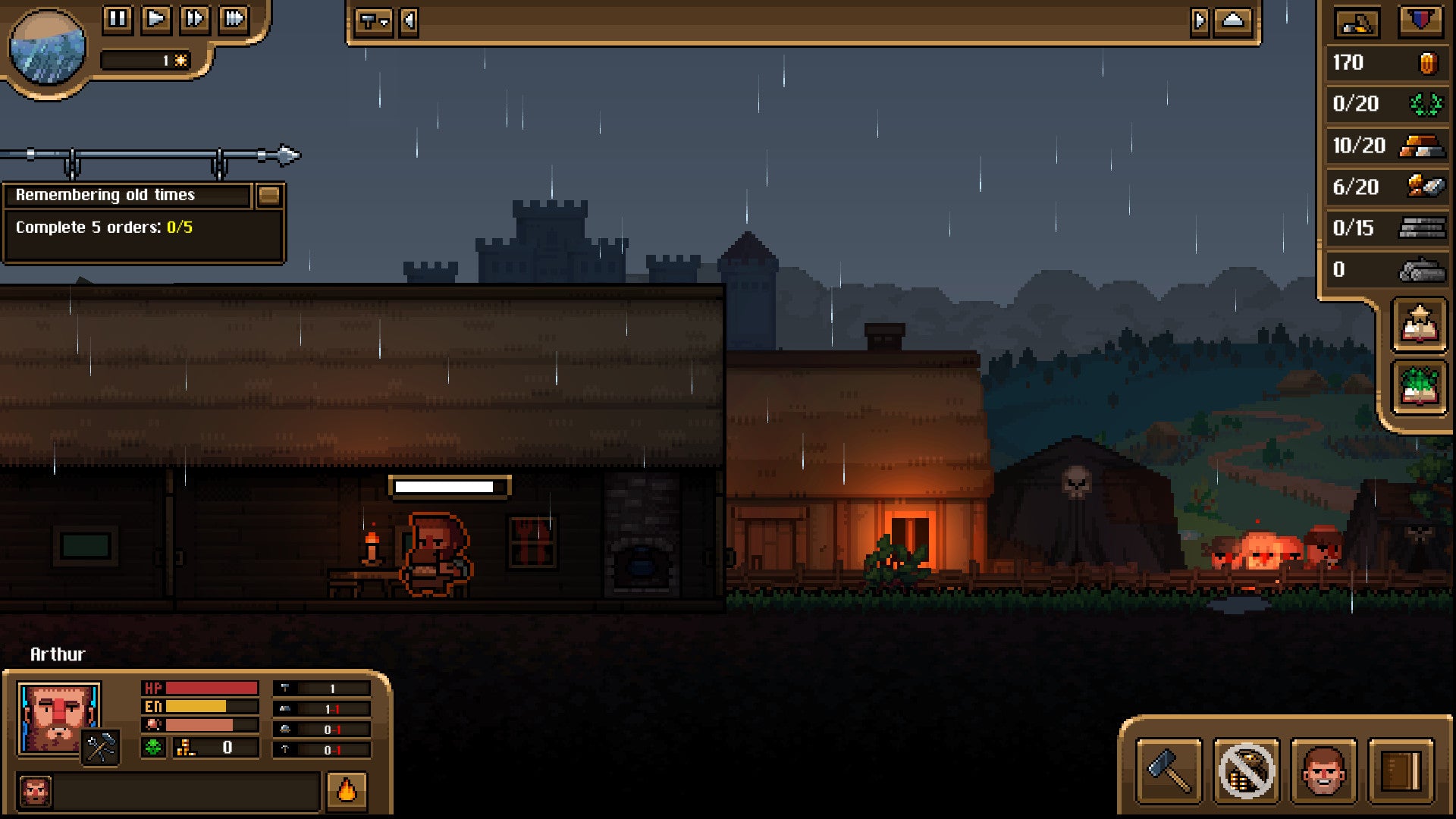Collapse the top bar with the up-arrow button
Image resolution: width=1456 pixels, height=819 pixels.
[1232, 21]
